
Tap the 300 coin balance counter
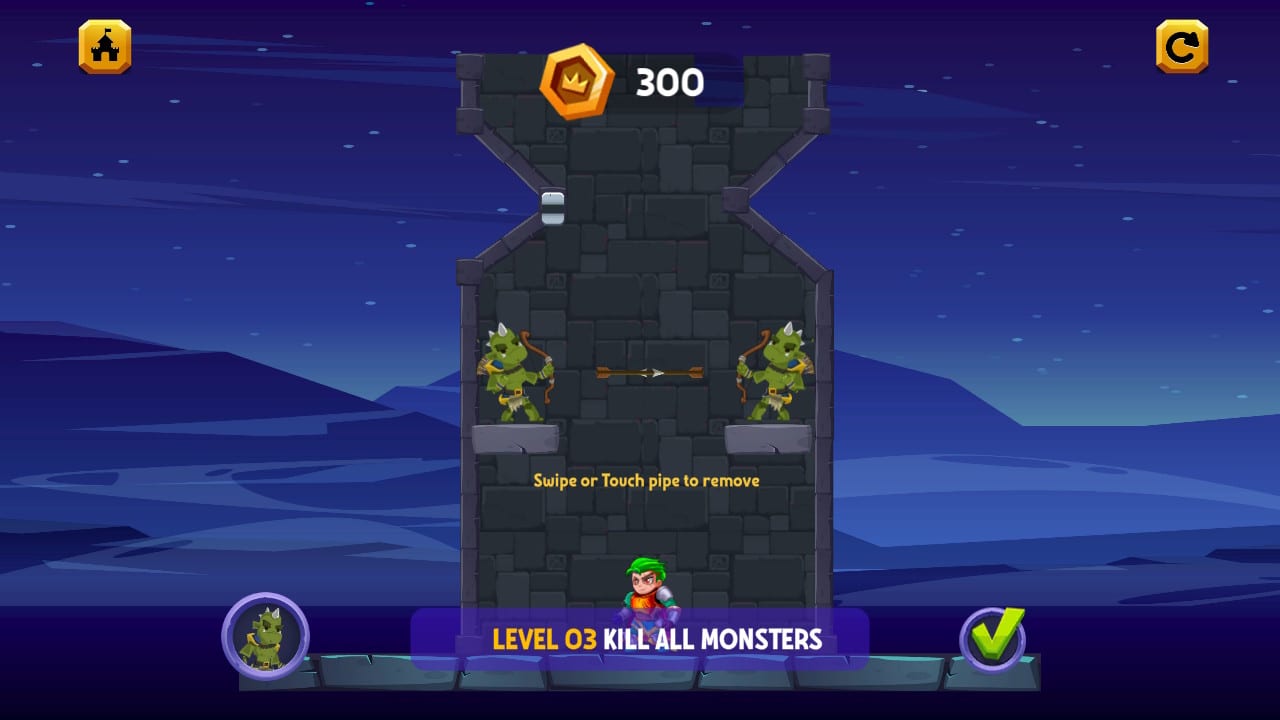(671, 82)
